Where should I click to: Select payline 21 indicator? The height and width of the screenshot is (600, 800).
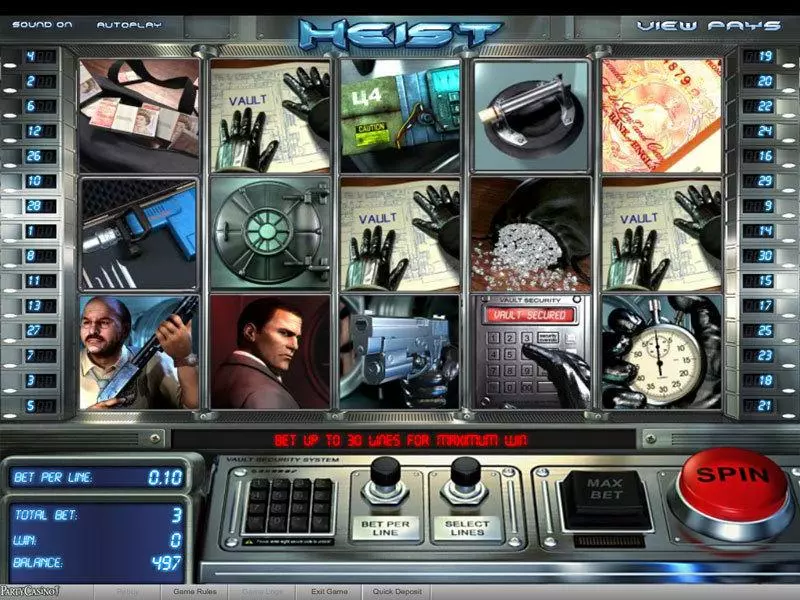click(x=767, y=406)
